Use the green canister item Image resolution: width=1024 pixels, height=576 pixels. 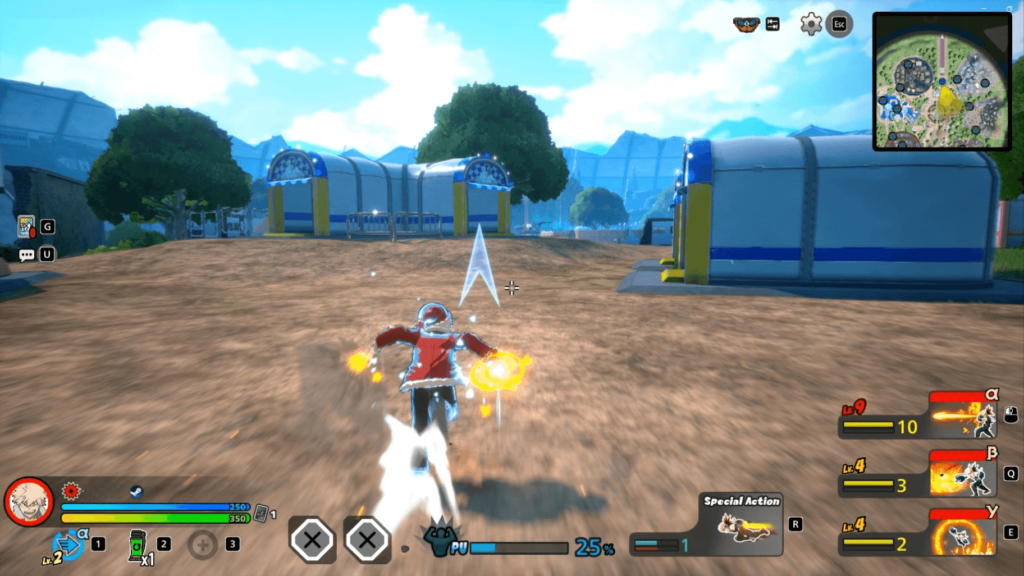(x=137, y=545)
